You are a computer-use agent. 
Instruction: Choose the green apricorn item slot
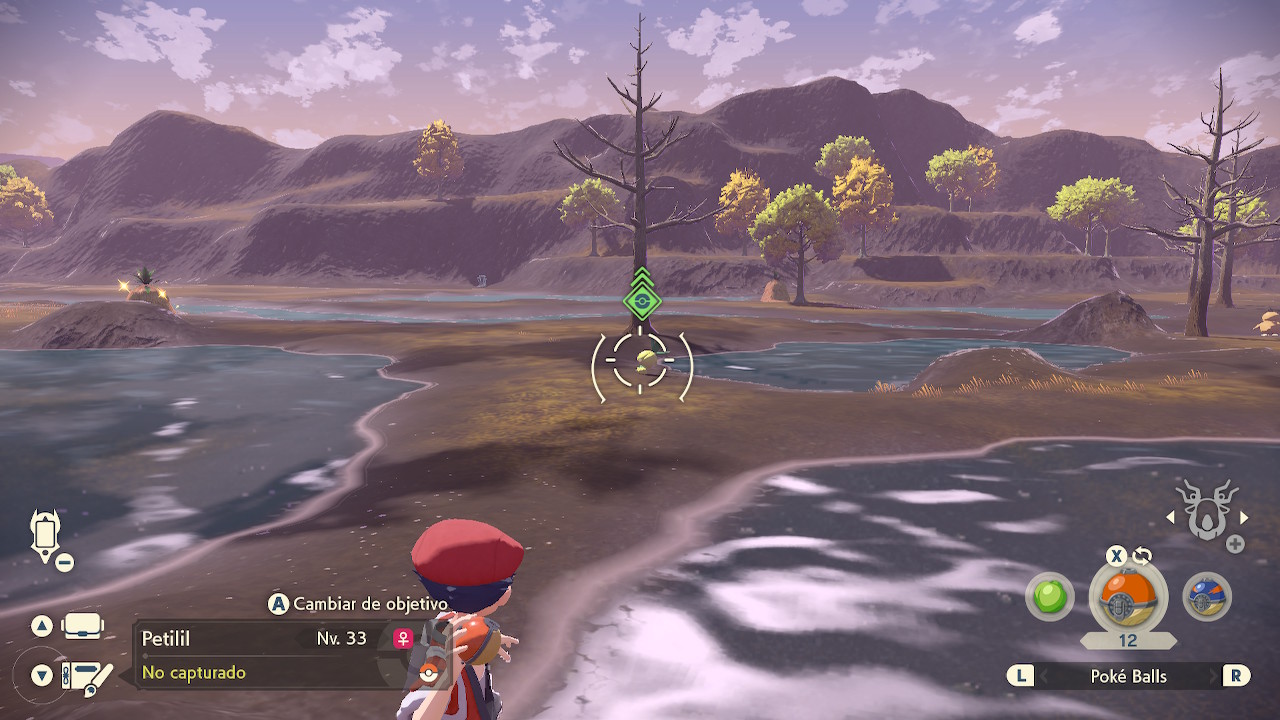coord(1049,598)
